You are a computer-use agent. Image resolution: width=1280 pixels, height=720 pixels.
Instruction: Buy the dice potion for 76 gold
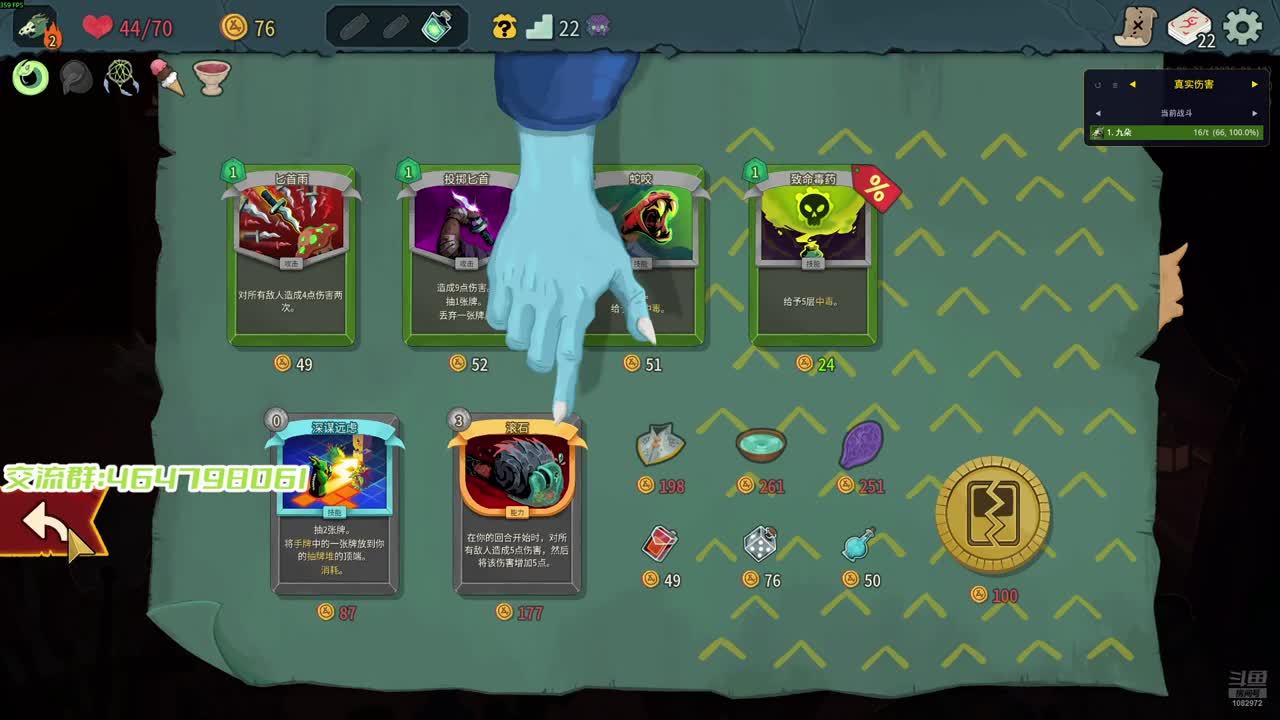[760, 544]
